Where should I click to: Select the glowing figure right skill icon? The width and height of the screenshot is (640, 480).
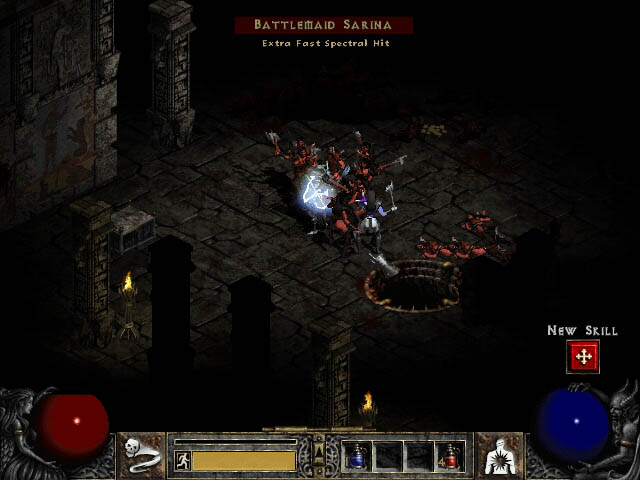coord(498,456)
